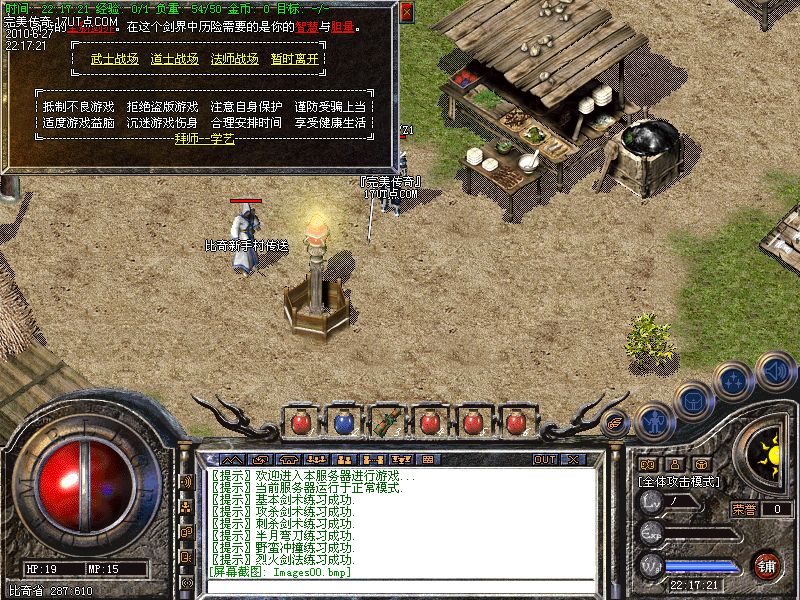
Task: Click the OUT button above the chat box
Action: click(x=544, y=460)
